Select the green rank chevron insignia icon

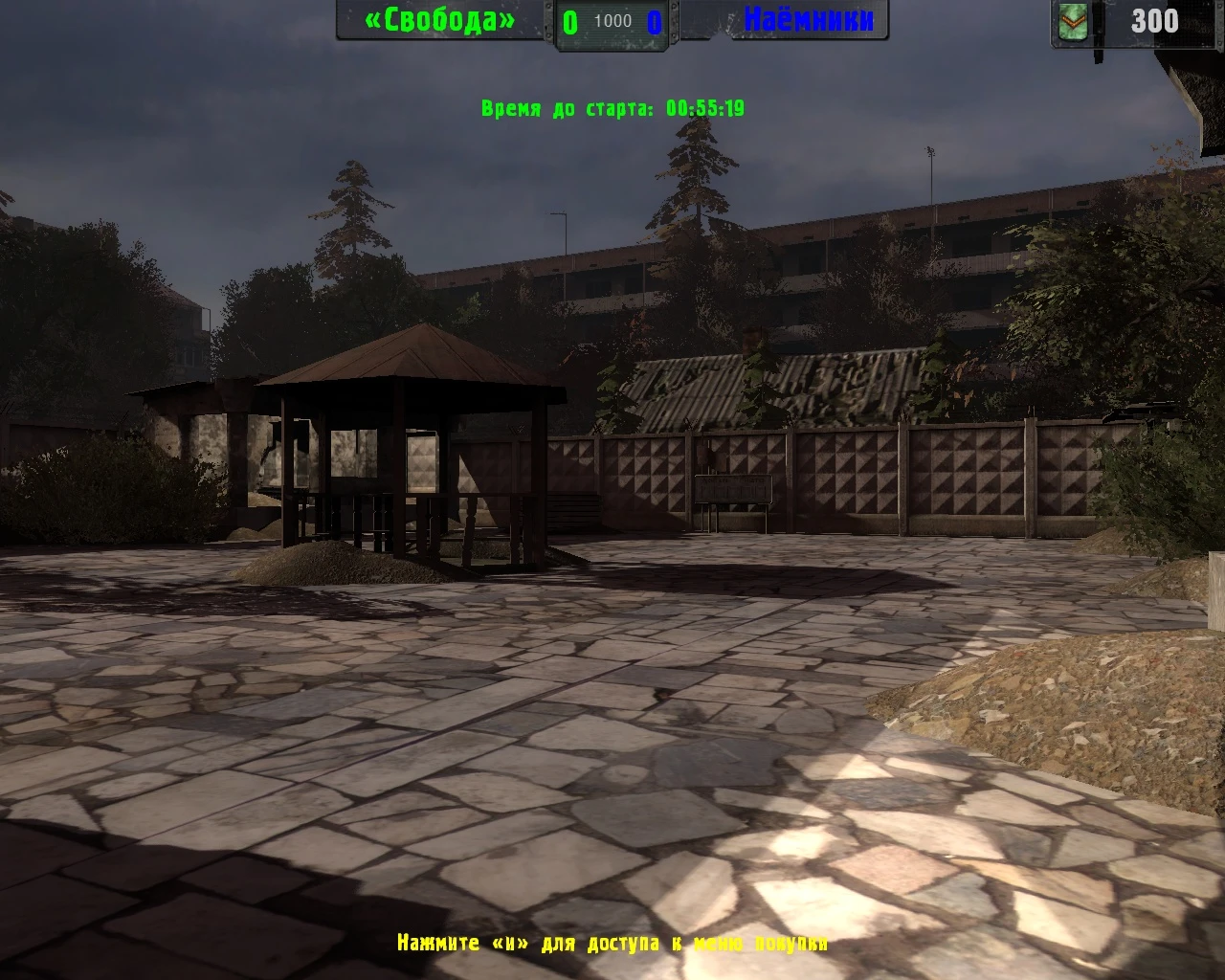click(1074, 21)
